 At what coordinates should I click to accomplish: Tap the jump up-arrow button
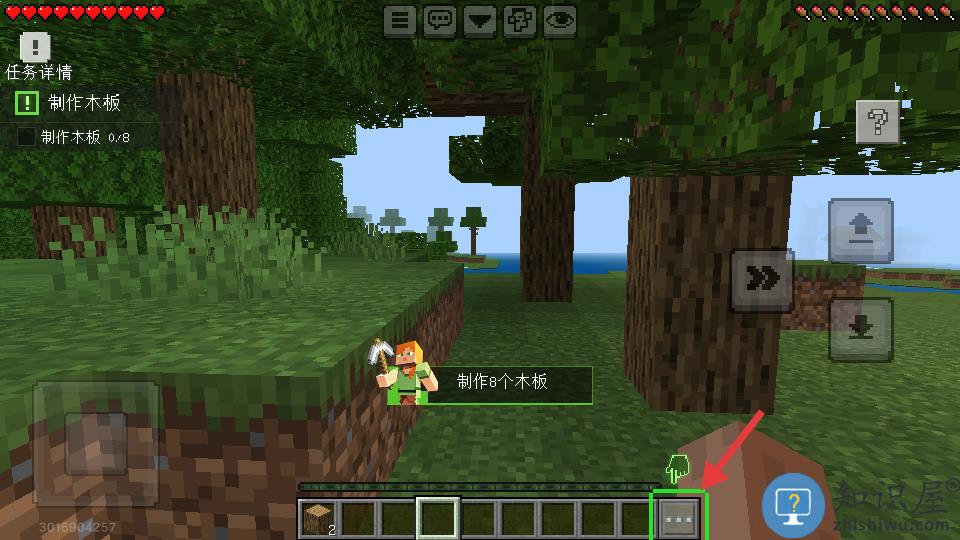(x=860, y=232)
